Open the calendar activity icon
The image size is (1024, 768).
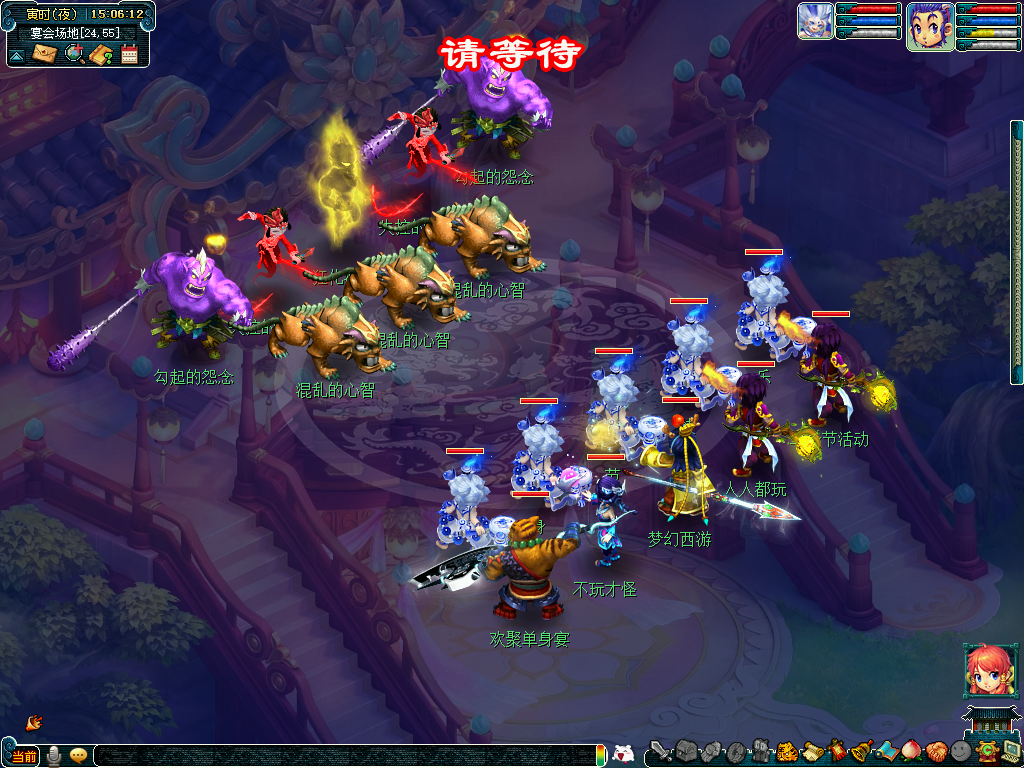129,54
